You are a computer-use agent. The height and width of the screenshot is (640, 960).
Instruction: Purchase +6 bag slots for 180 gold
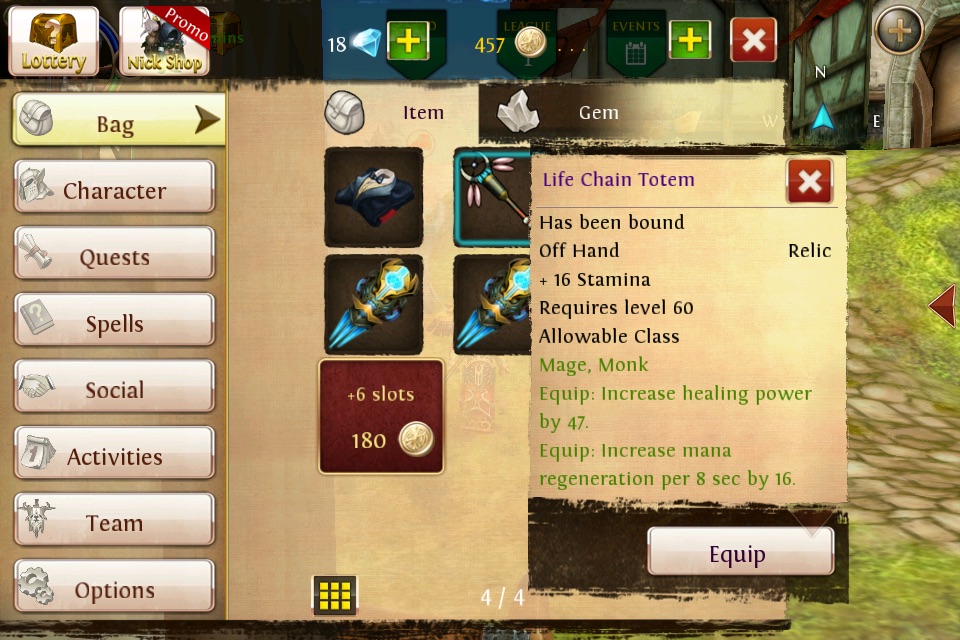pyautogui.click(x=381, y=416)
